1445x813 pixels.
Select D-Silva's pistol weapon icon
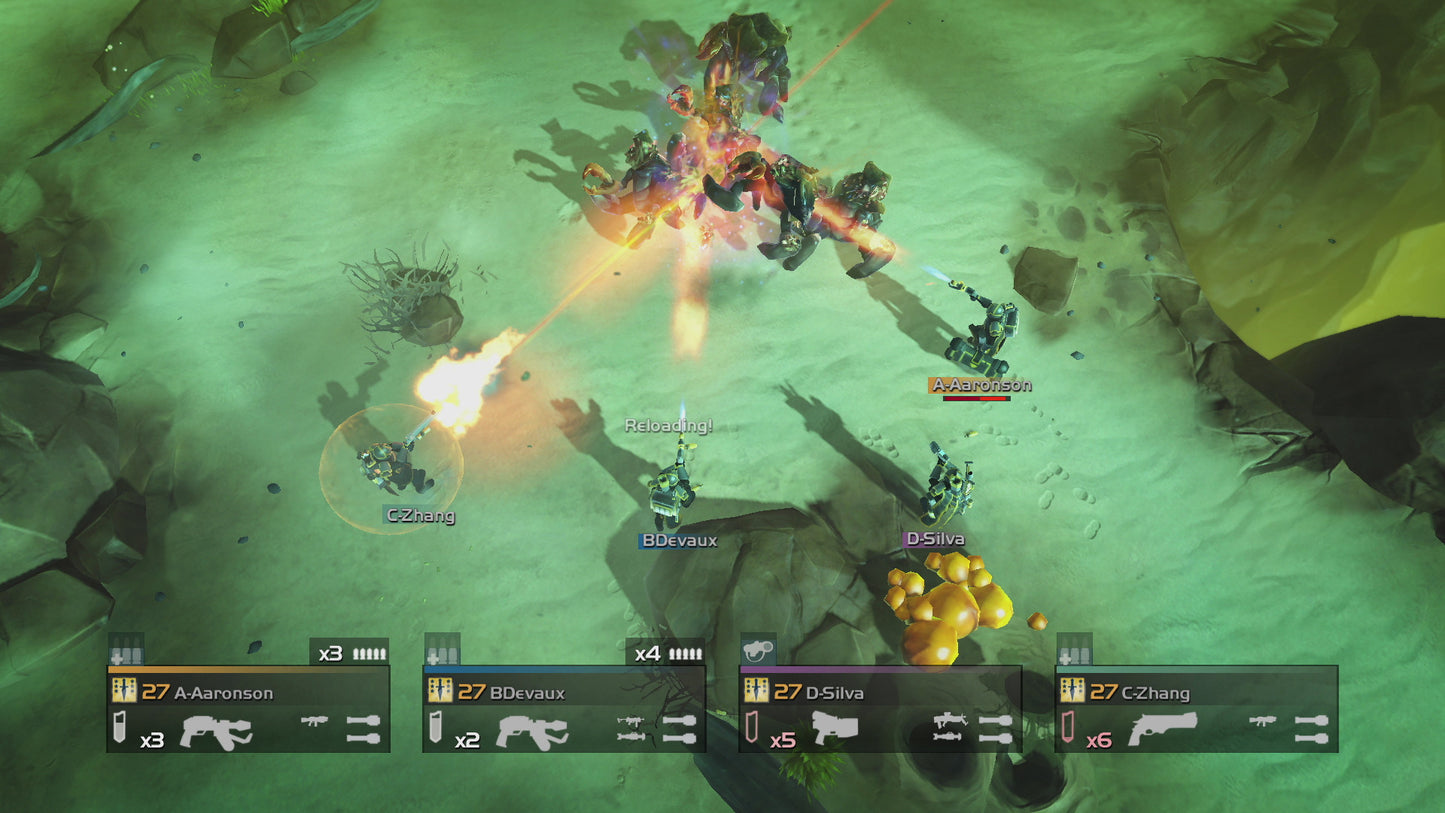837,727
